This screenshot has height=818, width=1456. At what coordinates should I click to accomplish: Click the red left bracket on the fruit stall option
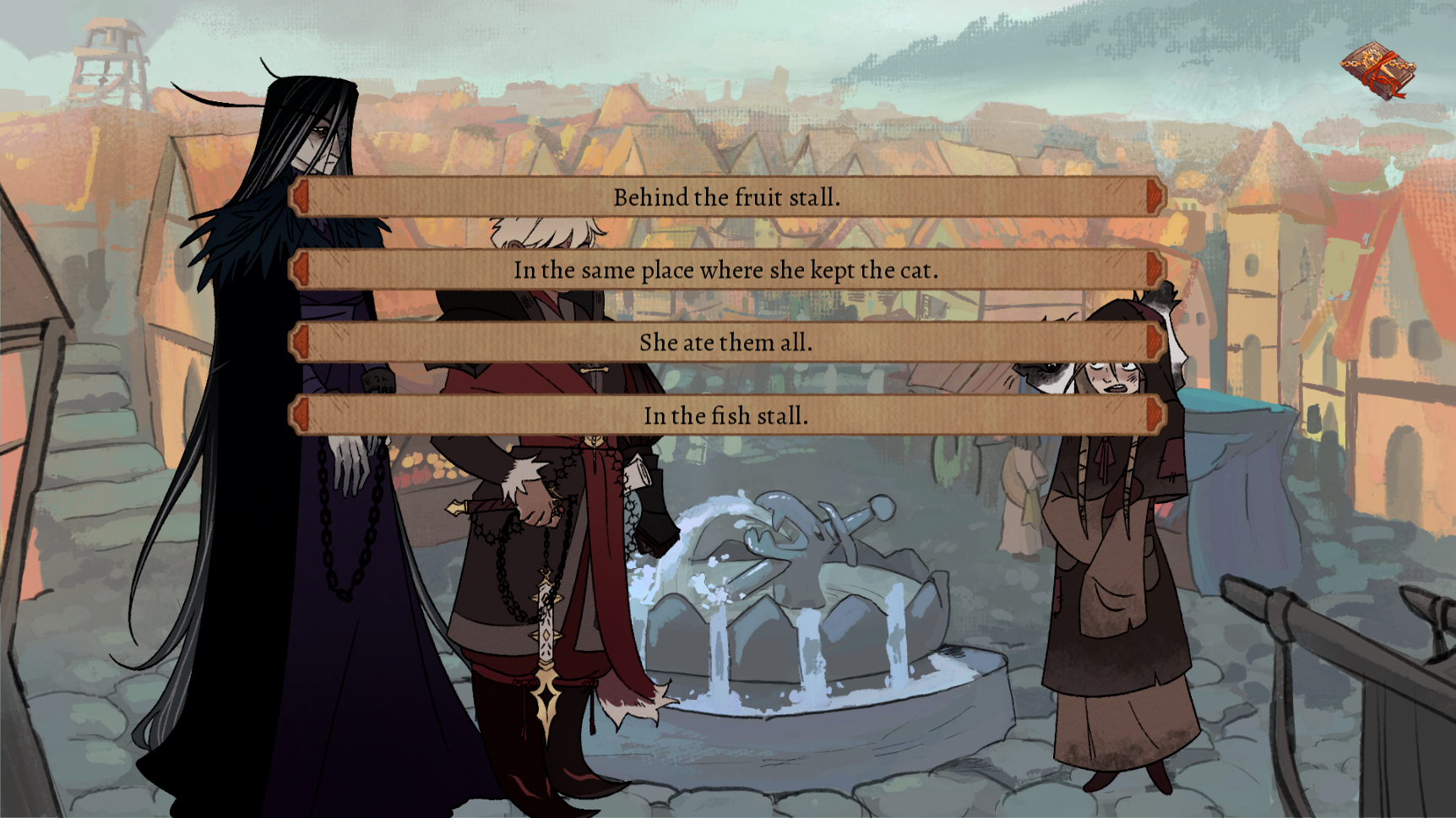pyautogui.click(x=300, y=197)
